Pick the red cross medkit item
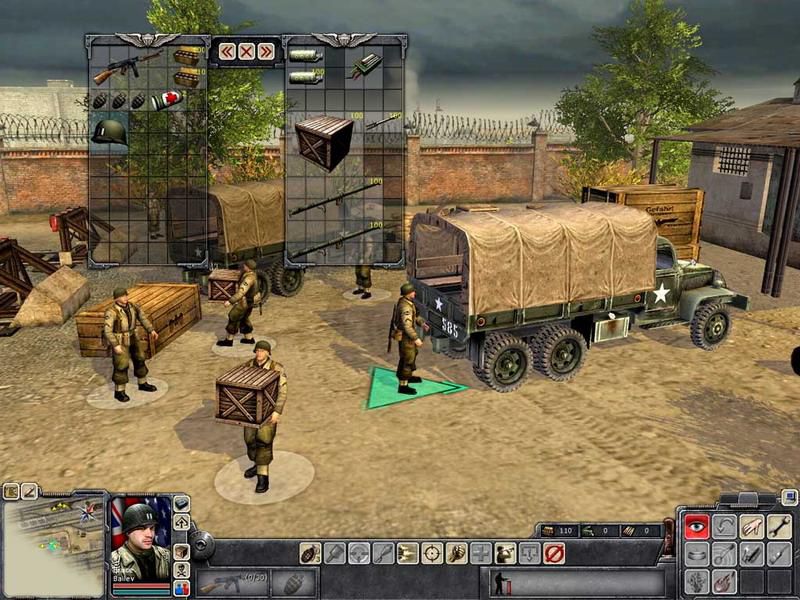The image size is (800, 600). pyautogui.click(x=166, y=100)
